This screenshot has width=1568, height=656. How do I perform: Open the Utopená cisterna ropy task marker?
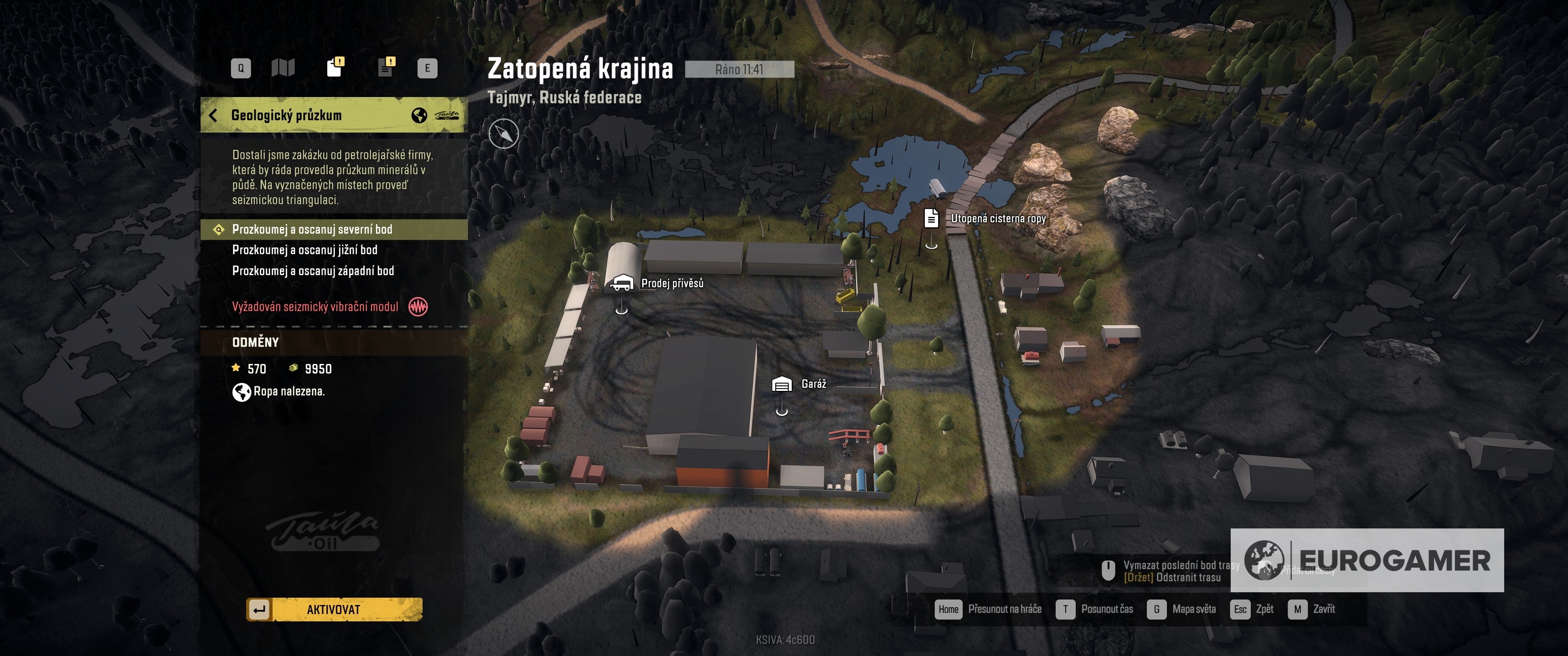(931, 219)
